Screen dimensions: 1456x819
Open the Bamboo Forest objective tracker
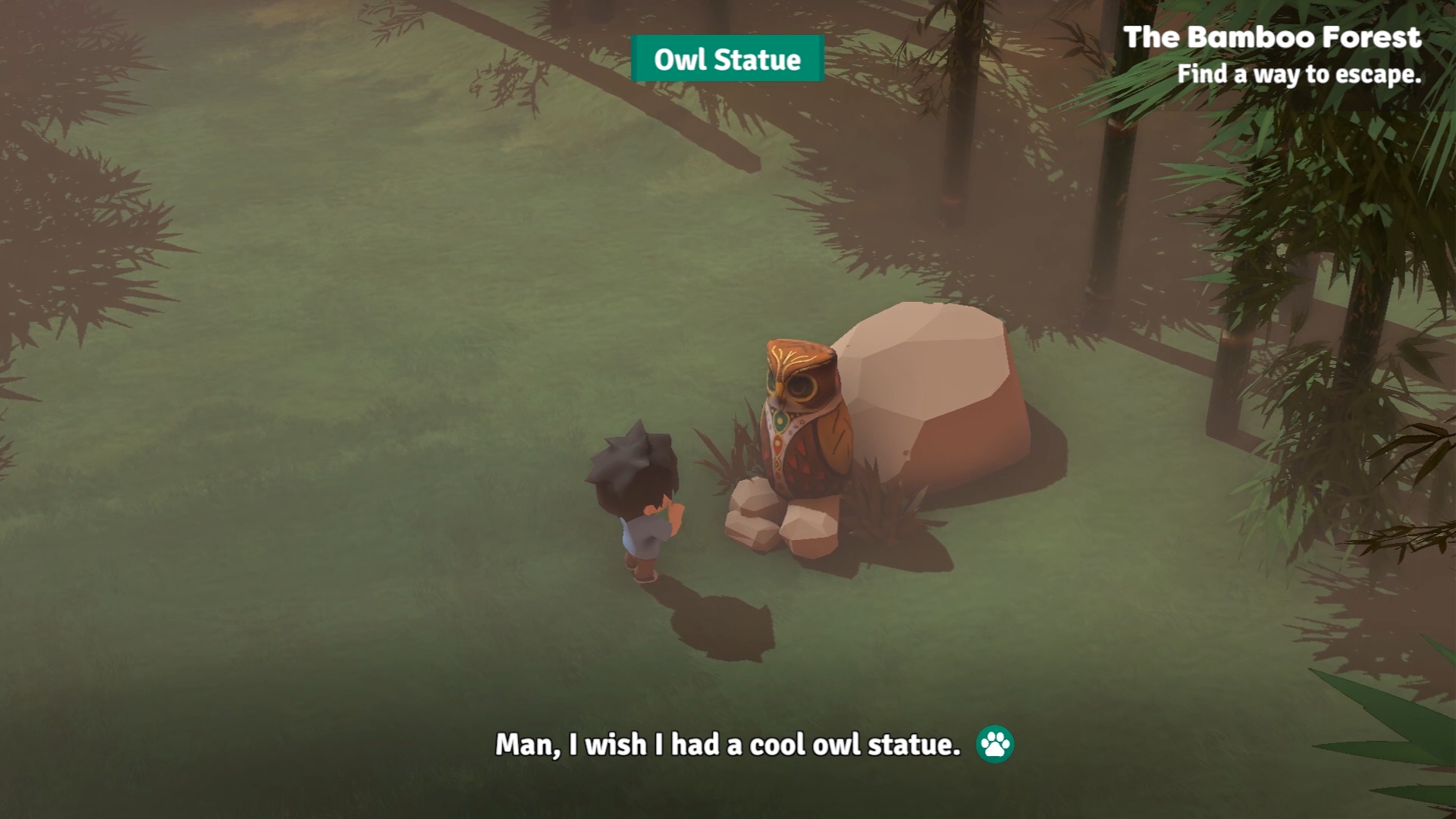pos(1272,55)
